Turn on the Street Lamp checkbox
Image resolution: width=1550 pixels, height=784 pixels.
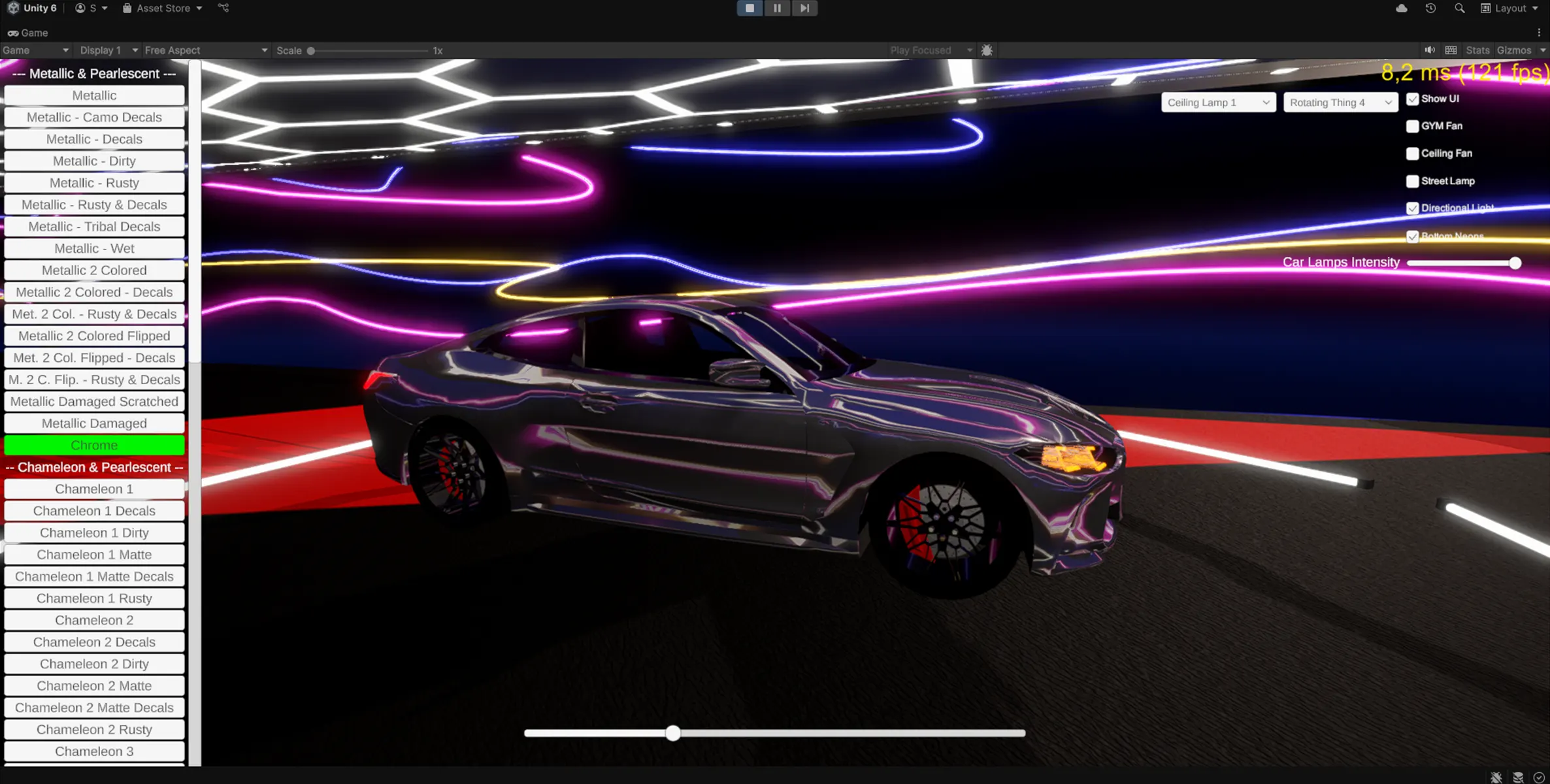point(1412,181)
